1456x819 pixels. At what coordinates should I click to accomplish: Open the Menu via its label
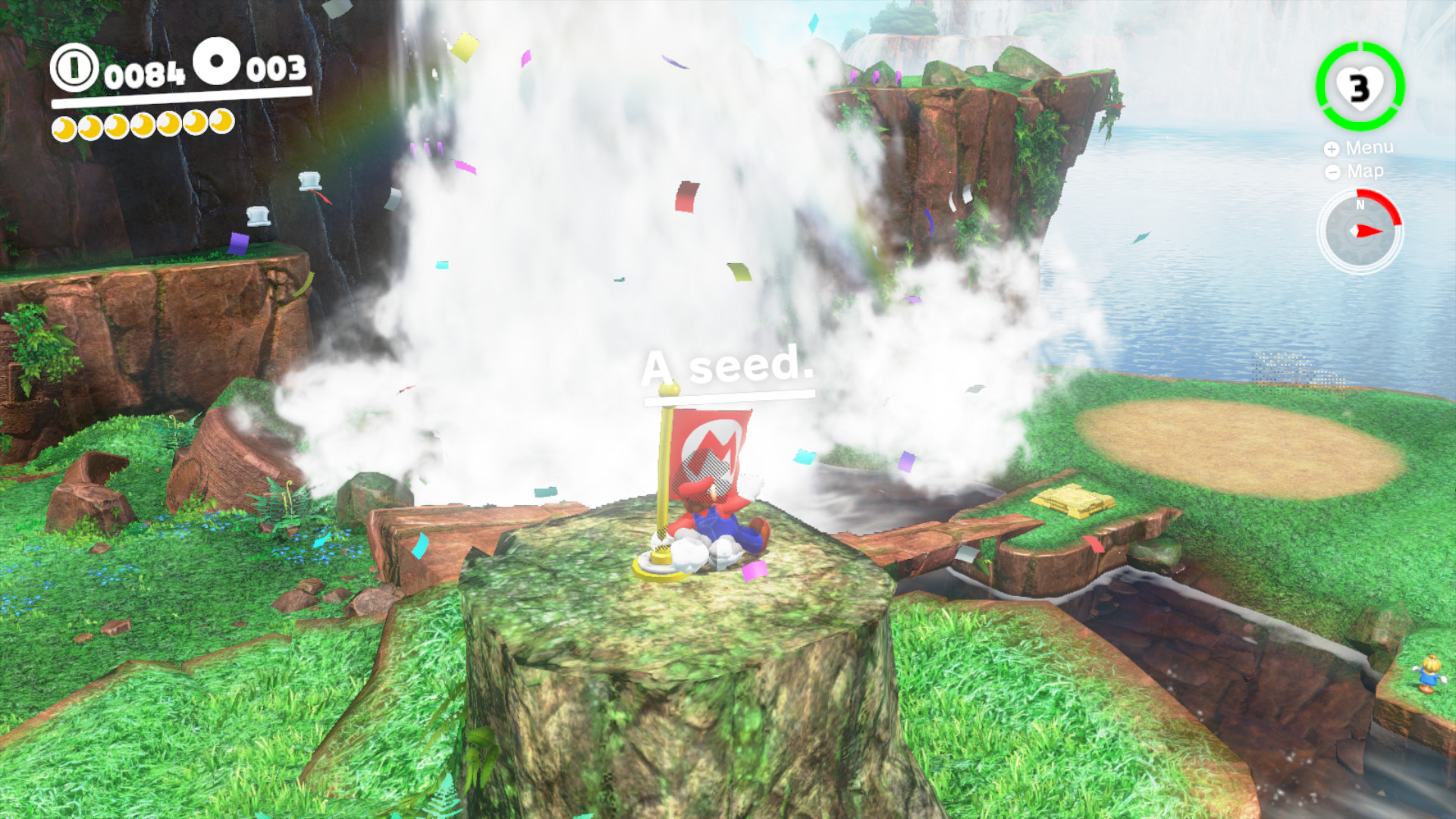tap(1370, 148)
